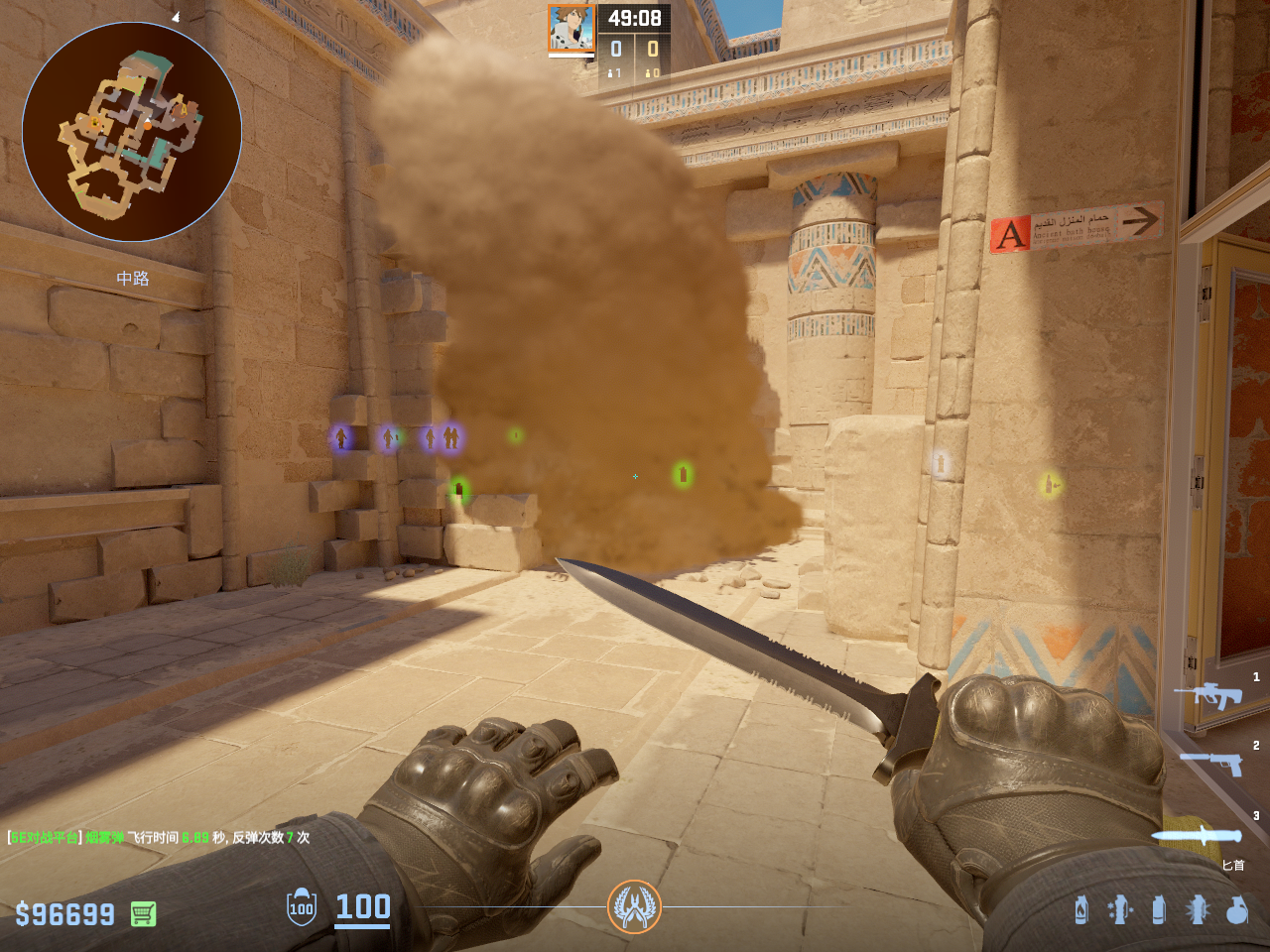Select the AUG rifle in slot 1
The width and height of the screenshot is (1270, 952).
(x=1208, y=695)
